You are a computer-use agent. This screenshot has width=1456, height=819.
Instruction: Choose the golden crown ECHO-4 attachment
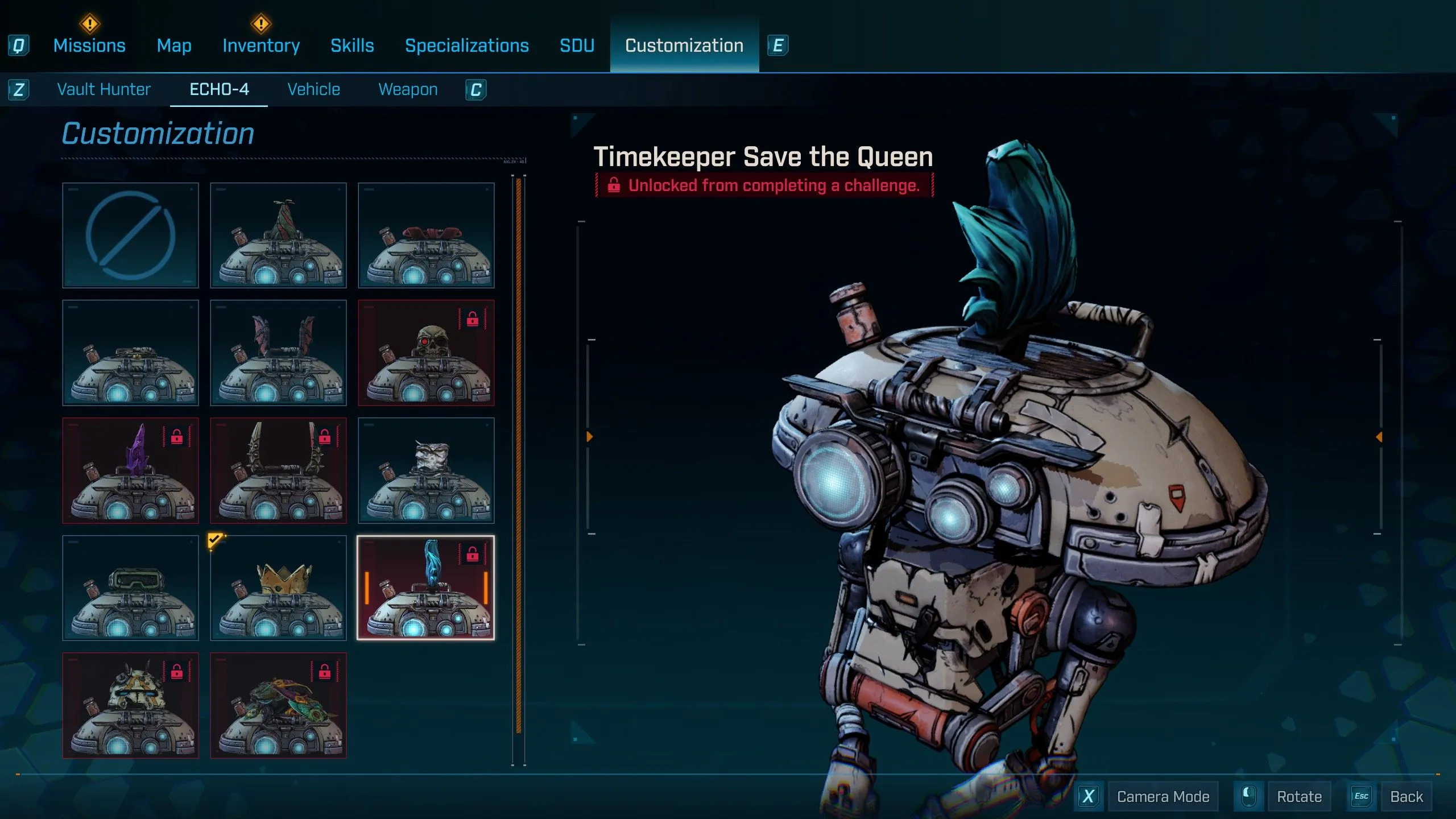coord(278,588)
